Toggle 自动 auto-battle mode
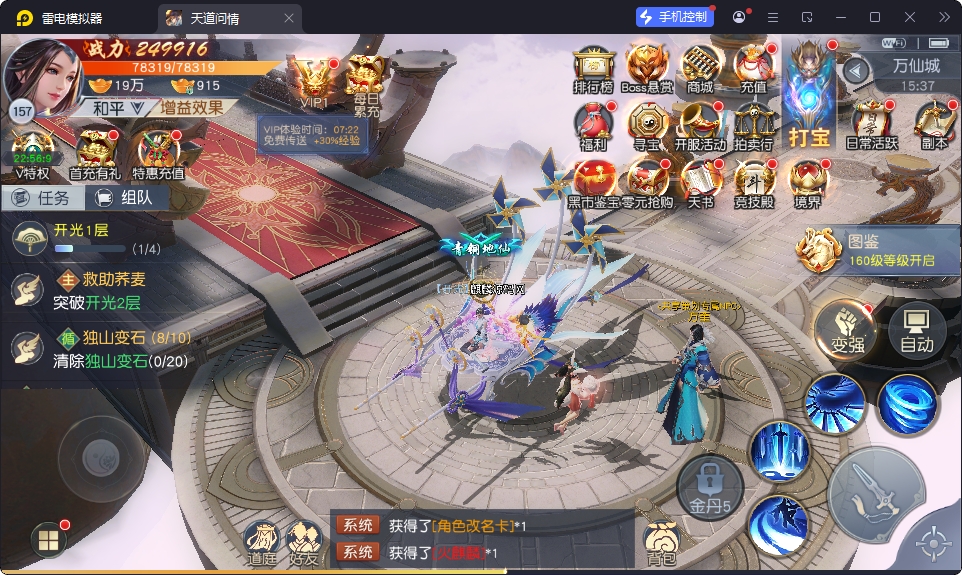Image resolution: width=962 pixels, height=575 pixels. [x=916, y=328]
